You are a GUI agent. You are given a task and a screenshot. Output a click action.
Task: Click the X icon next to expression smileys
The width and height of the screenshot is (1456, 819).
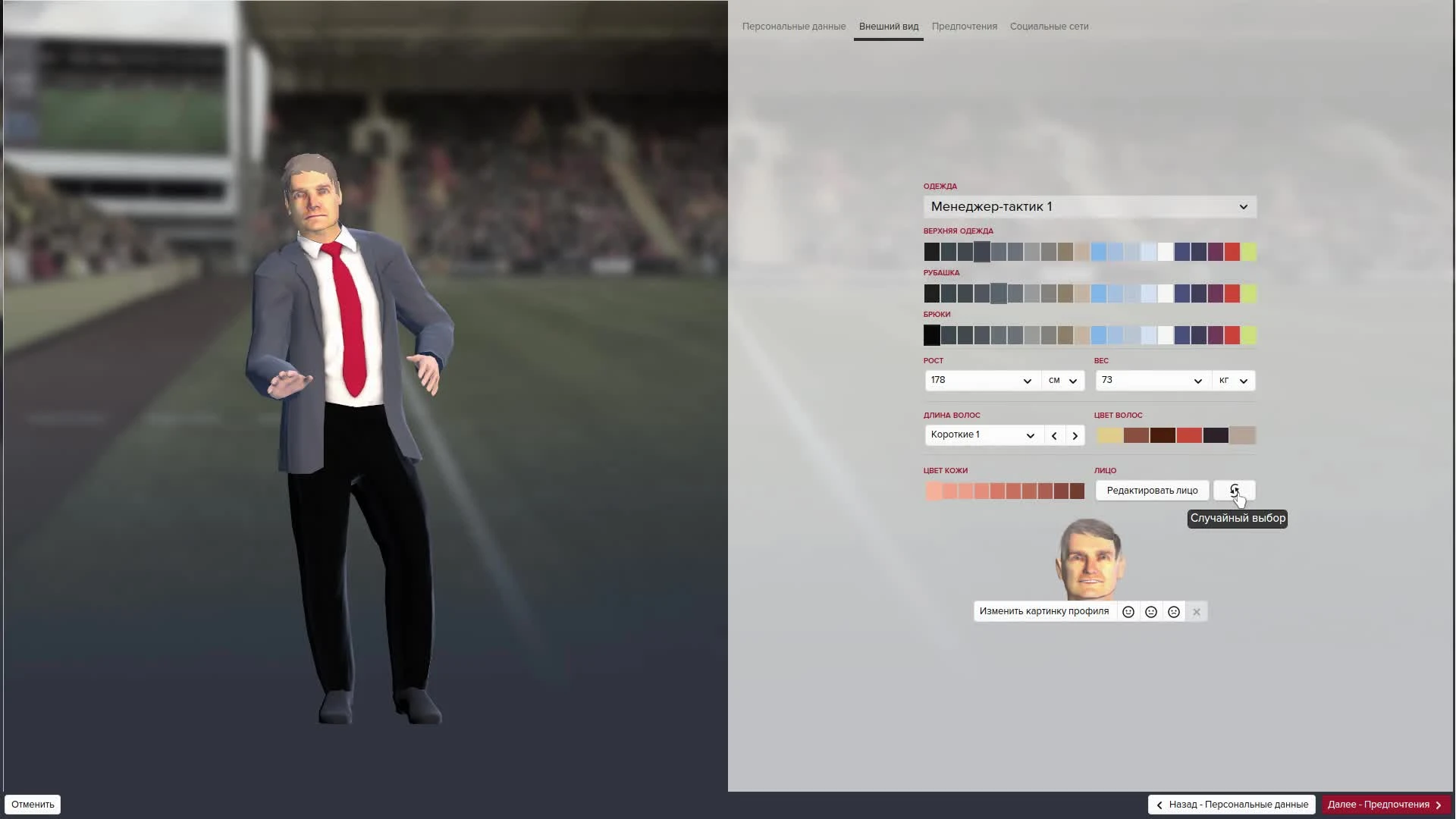pos(1197,611)
